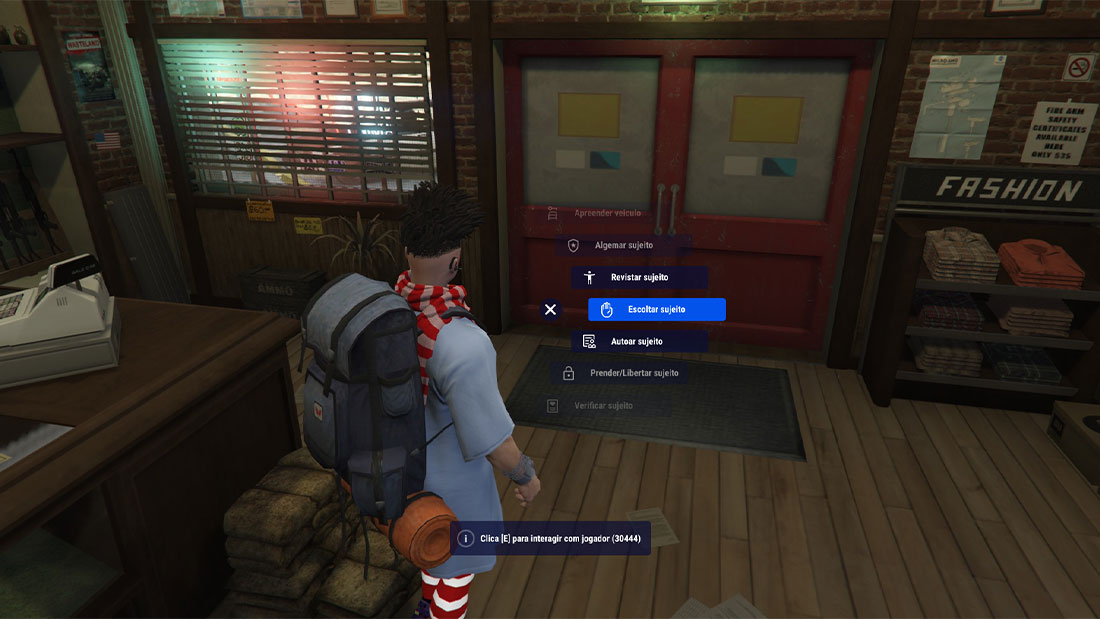Screen dimensions: 1100x619
Task: Pick the Revistar sujeito action
Action: (x=639, y=277)
